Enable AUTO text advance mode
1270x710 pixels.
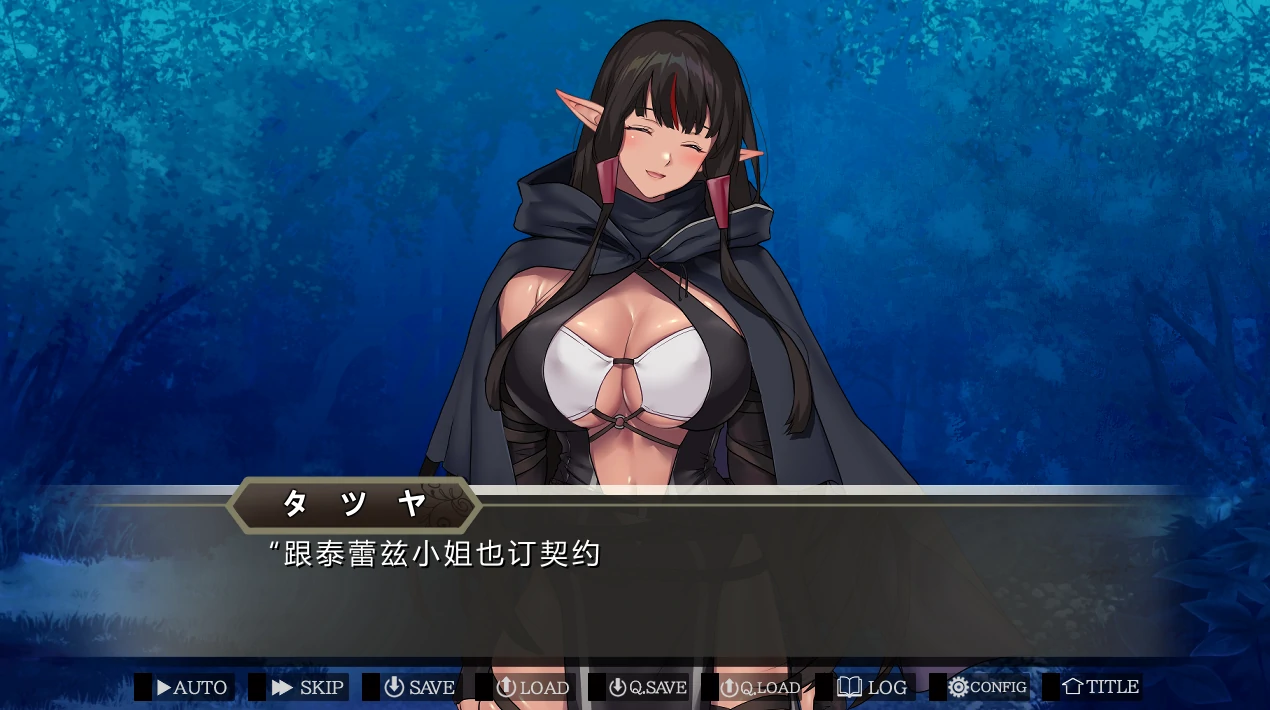click(191, 688)
